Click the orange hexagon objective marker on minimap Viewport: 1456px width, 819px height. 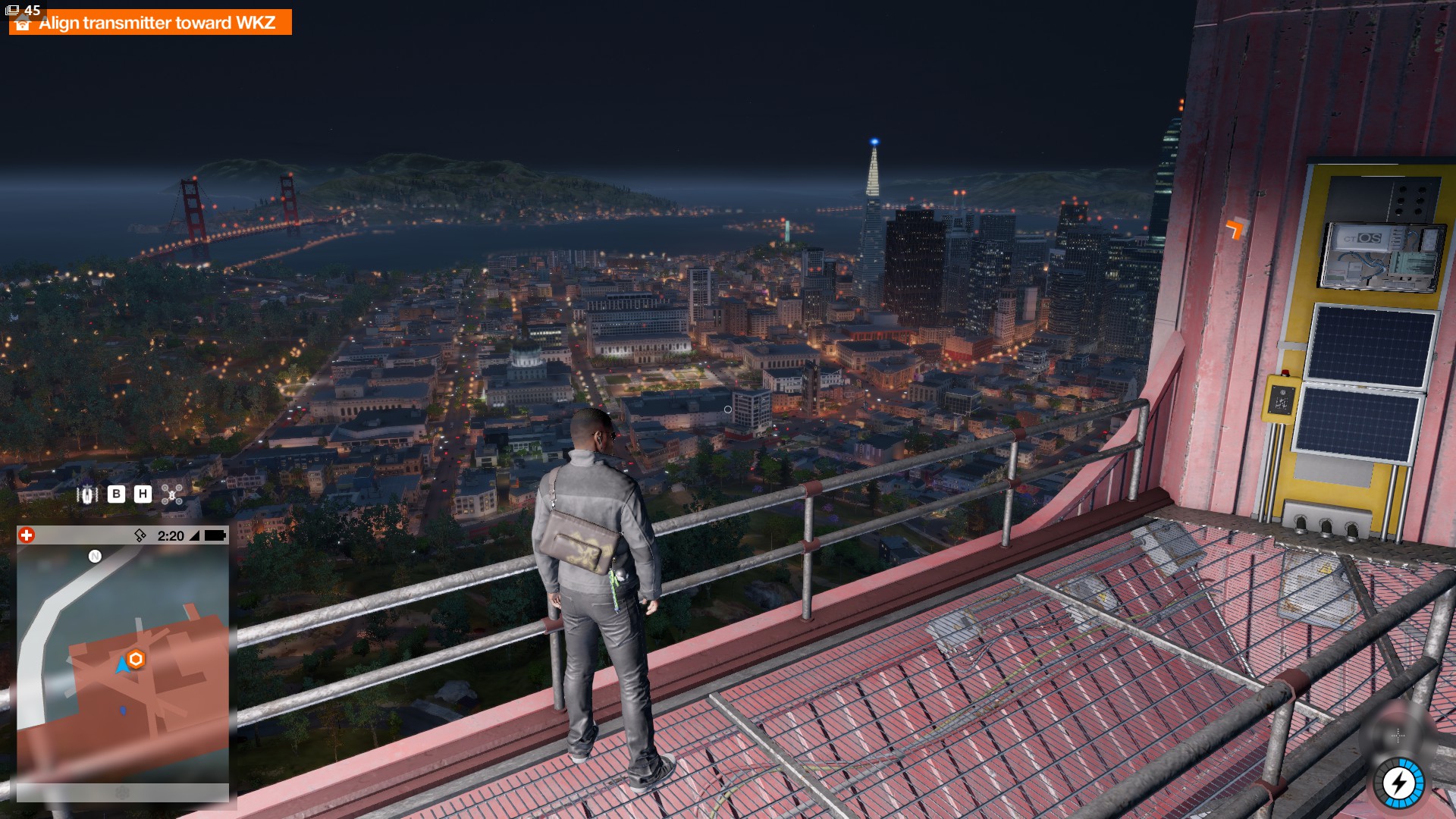(x=136, y=659)
